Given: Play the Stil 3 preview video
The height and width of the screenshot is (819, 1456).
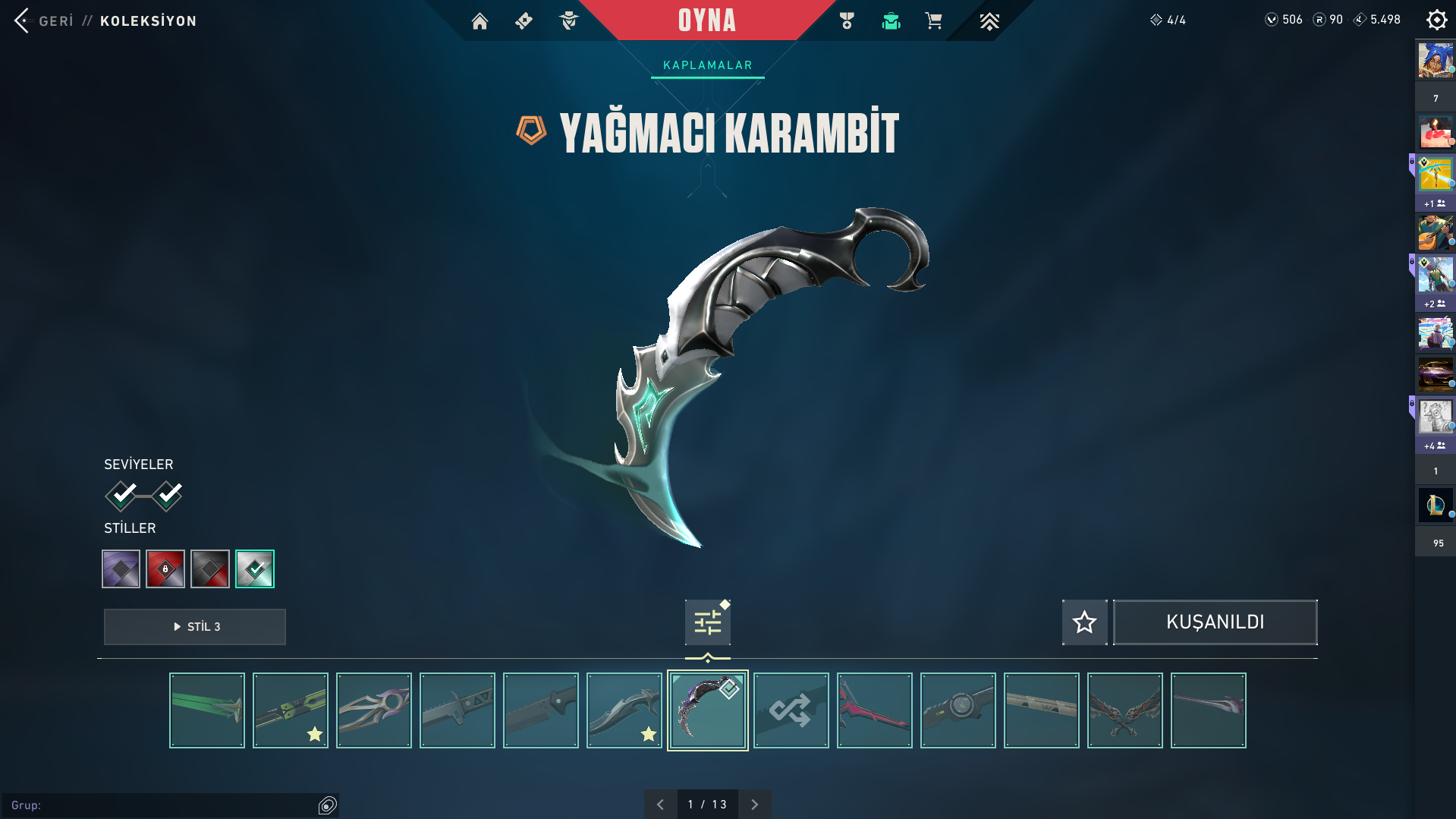Looking at the screenshot, I should click(195, 627).
